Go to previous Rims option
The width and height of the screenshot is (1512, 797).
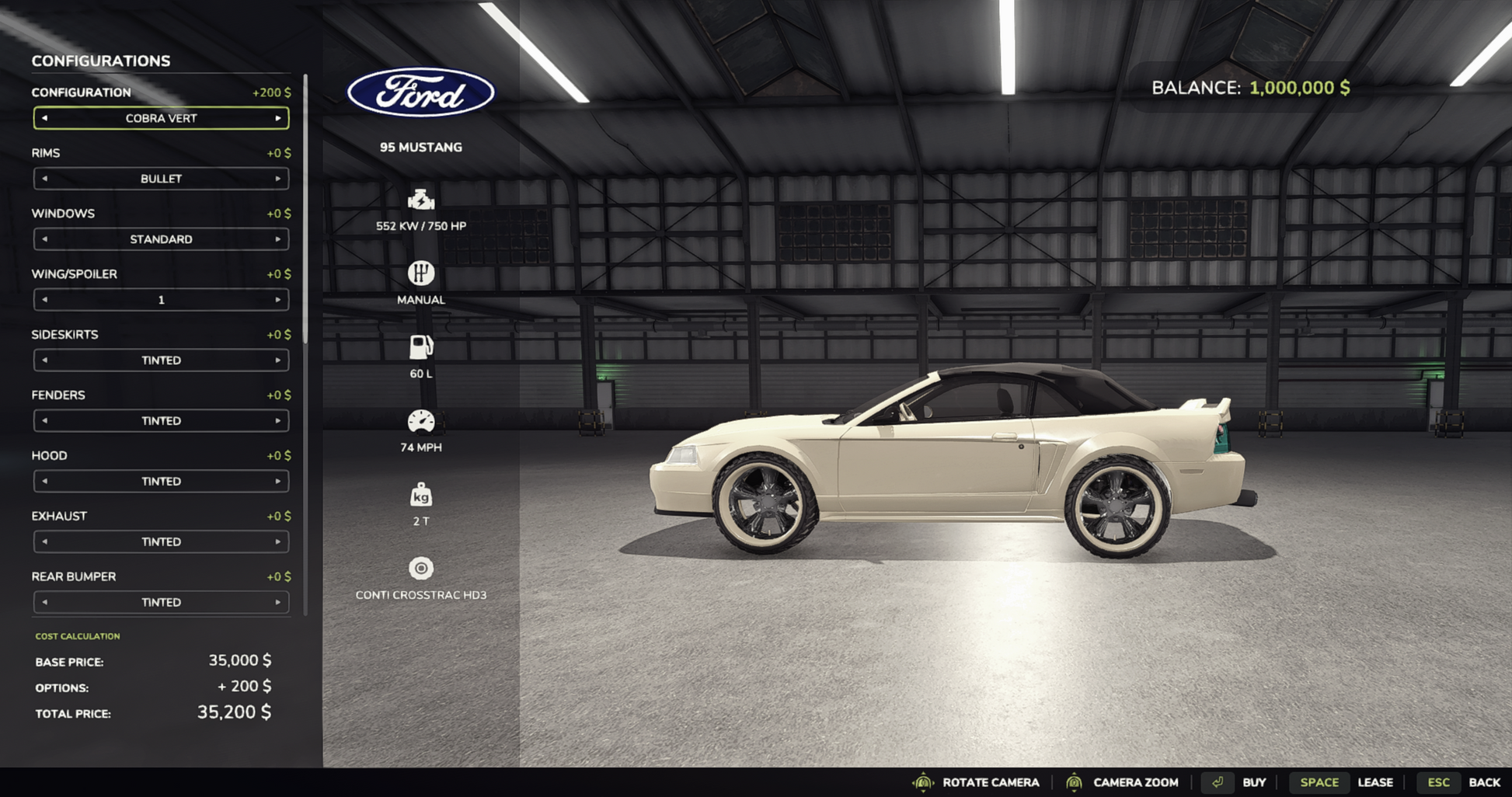pos(44,179)
